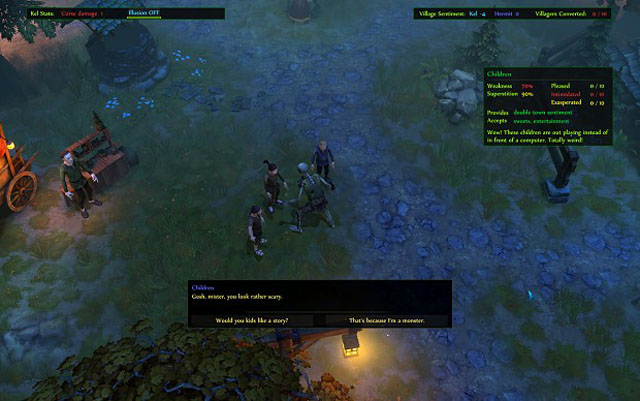Choose "Would you kids like a story?" reply
This screenshot has width=640, height=401.
252,320
